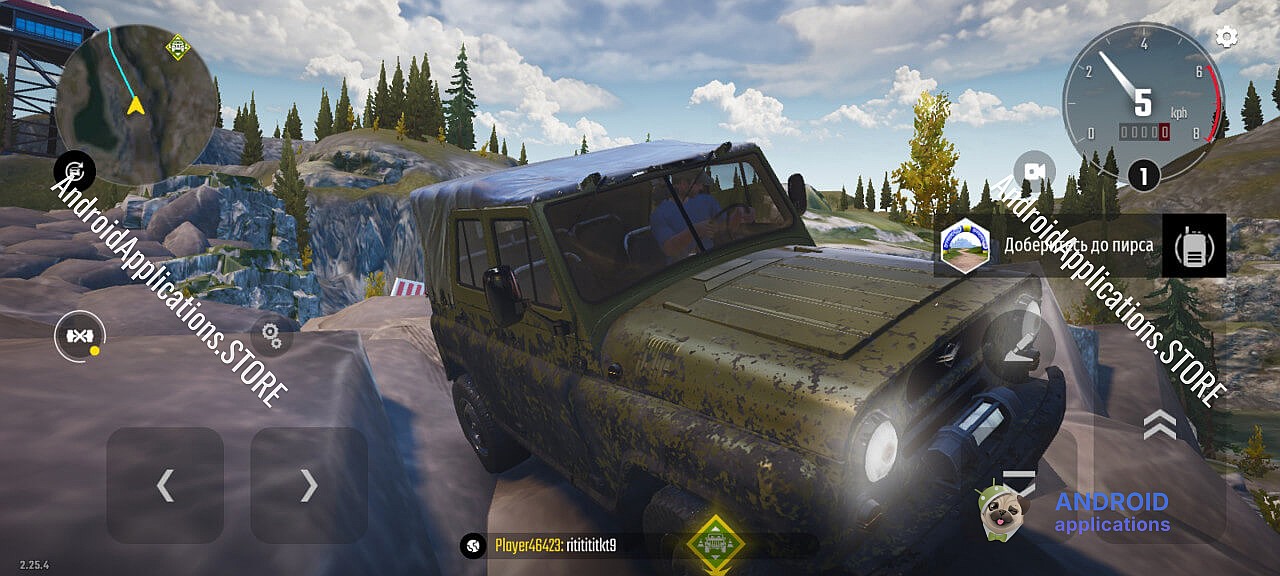The height and width of the screenshot is (576, 1280).
Task: Tap the steer right arrow button
Action: pyautogui.click(x=309, y=485)
